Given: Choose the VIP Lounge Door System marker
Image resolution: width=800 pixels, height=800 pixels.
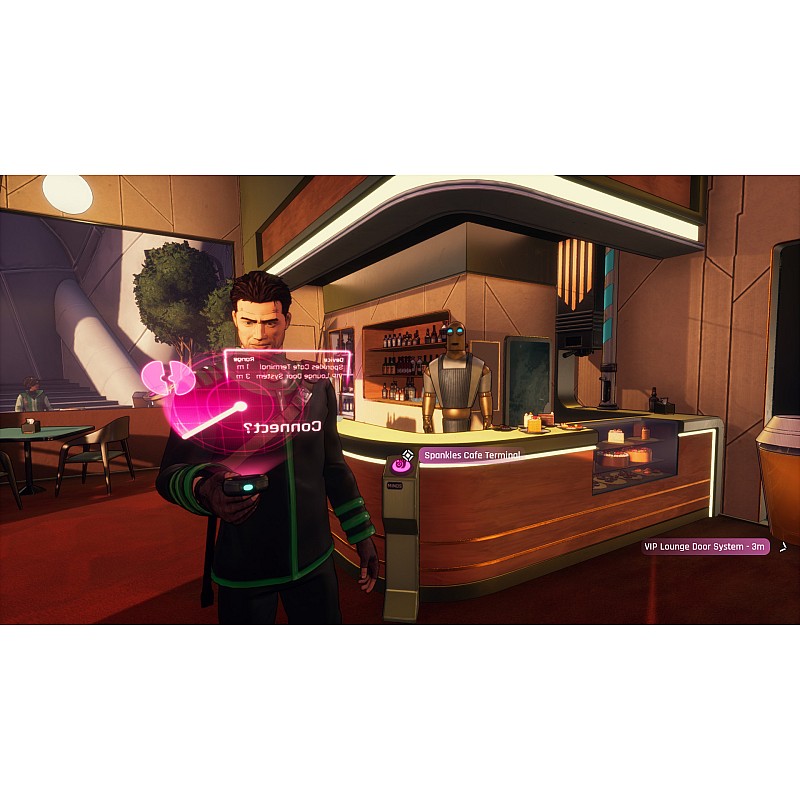Looking at the screenshot, I should (705, 546).
